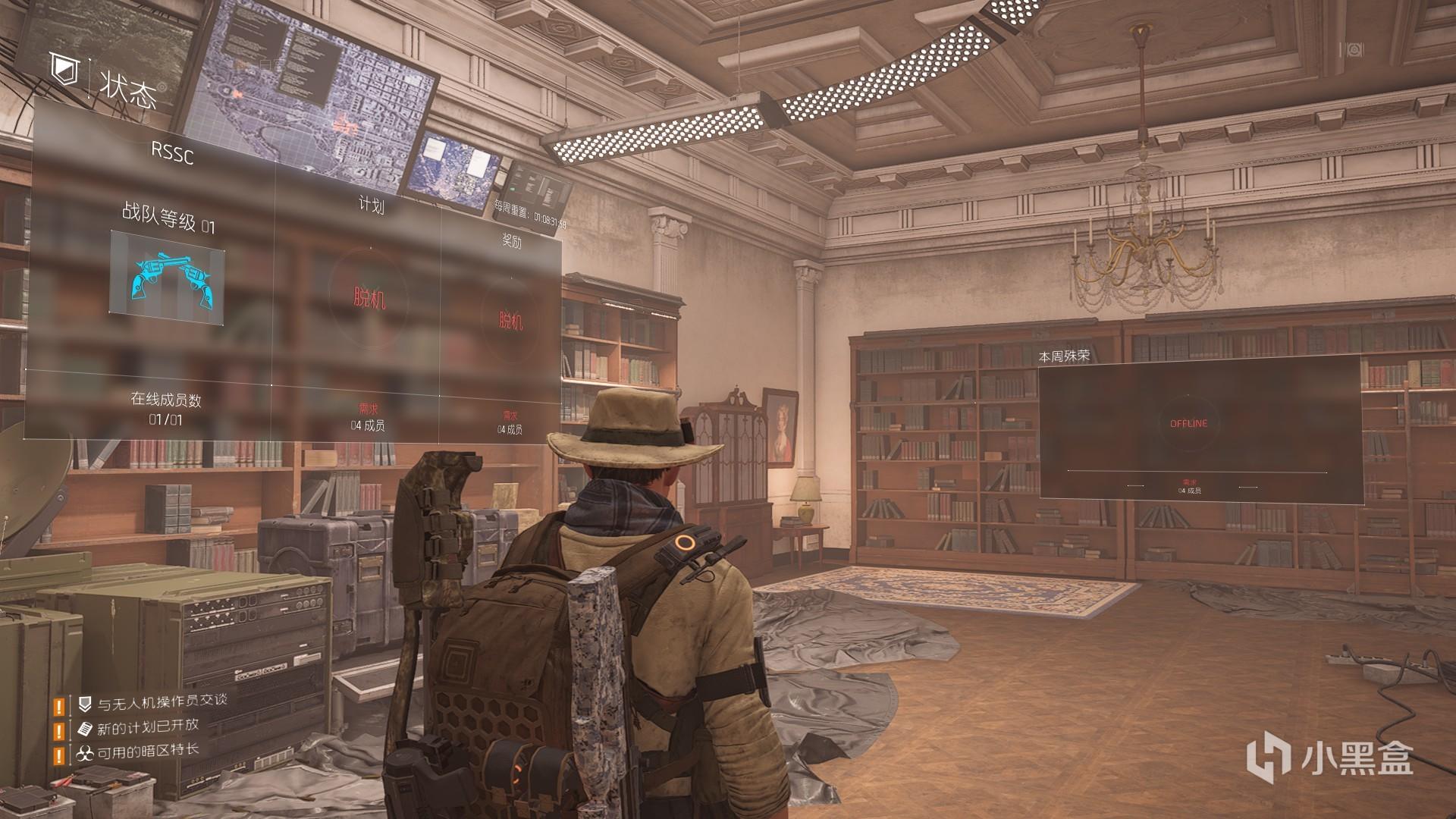View the 本周殊荣 offline panel

click(x=1188, y=423)
